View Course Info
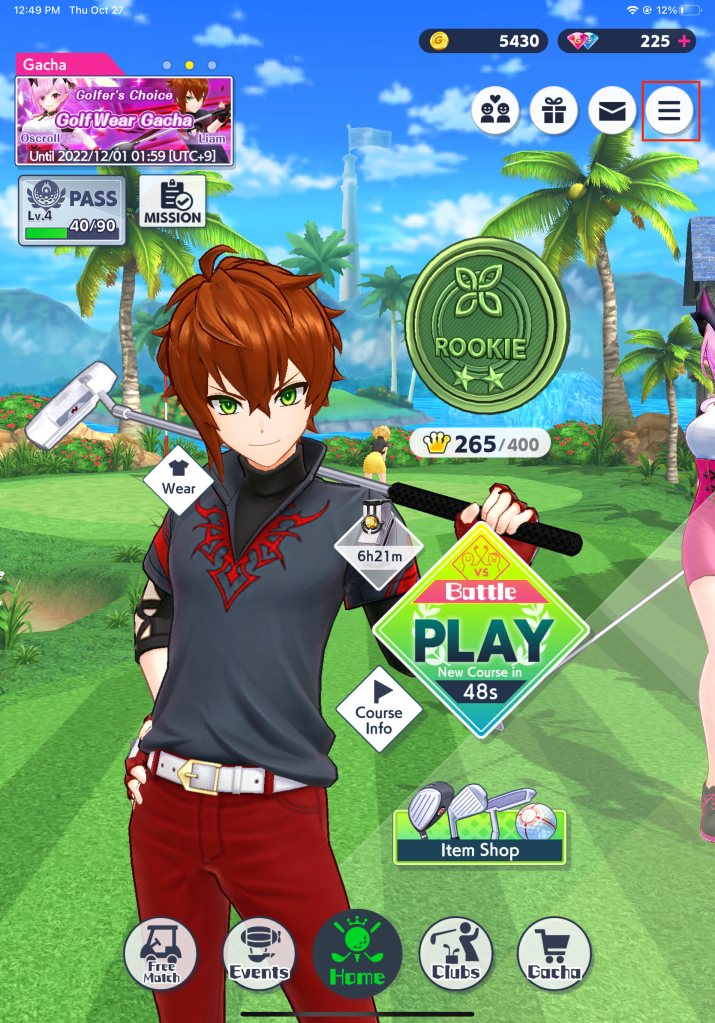This screenshot has height=1023, width=715. (379, 712)
